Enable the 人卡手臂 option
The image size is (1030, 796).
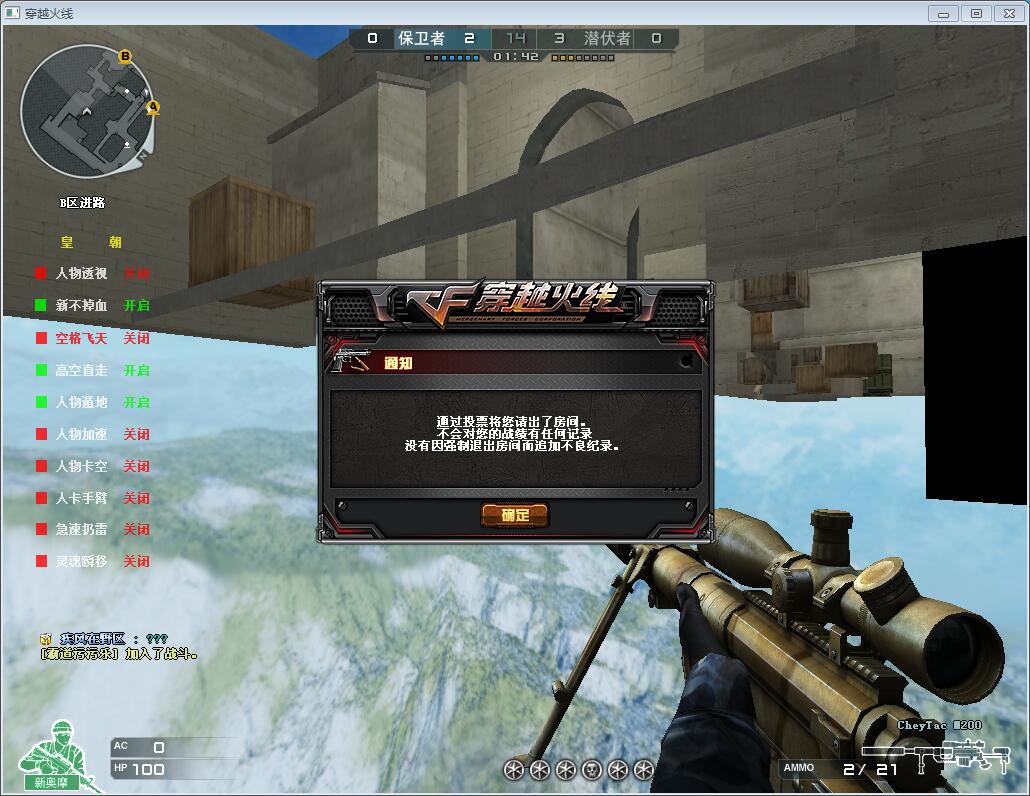point(81,498)
